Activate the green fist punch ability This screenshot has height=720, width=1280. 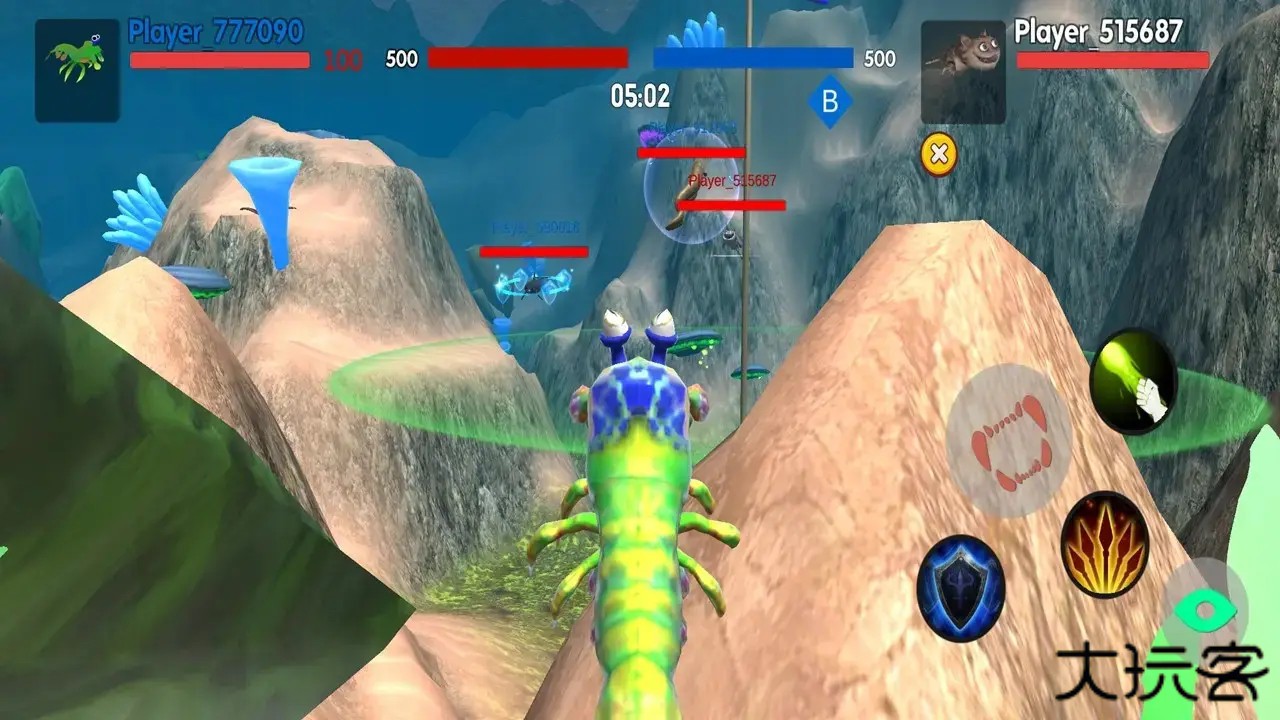tap(1133, 382)
